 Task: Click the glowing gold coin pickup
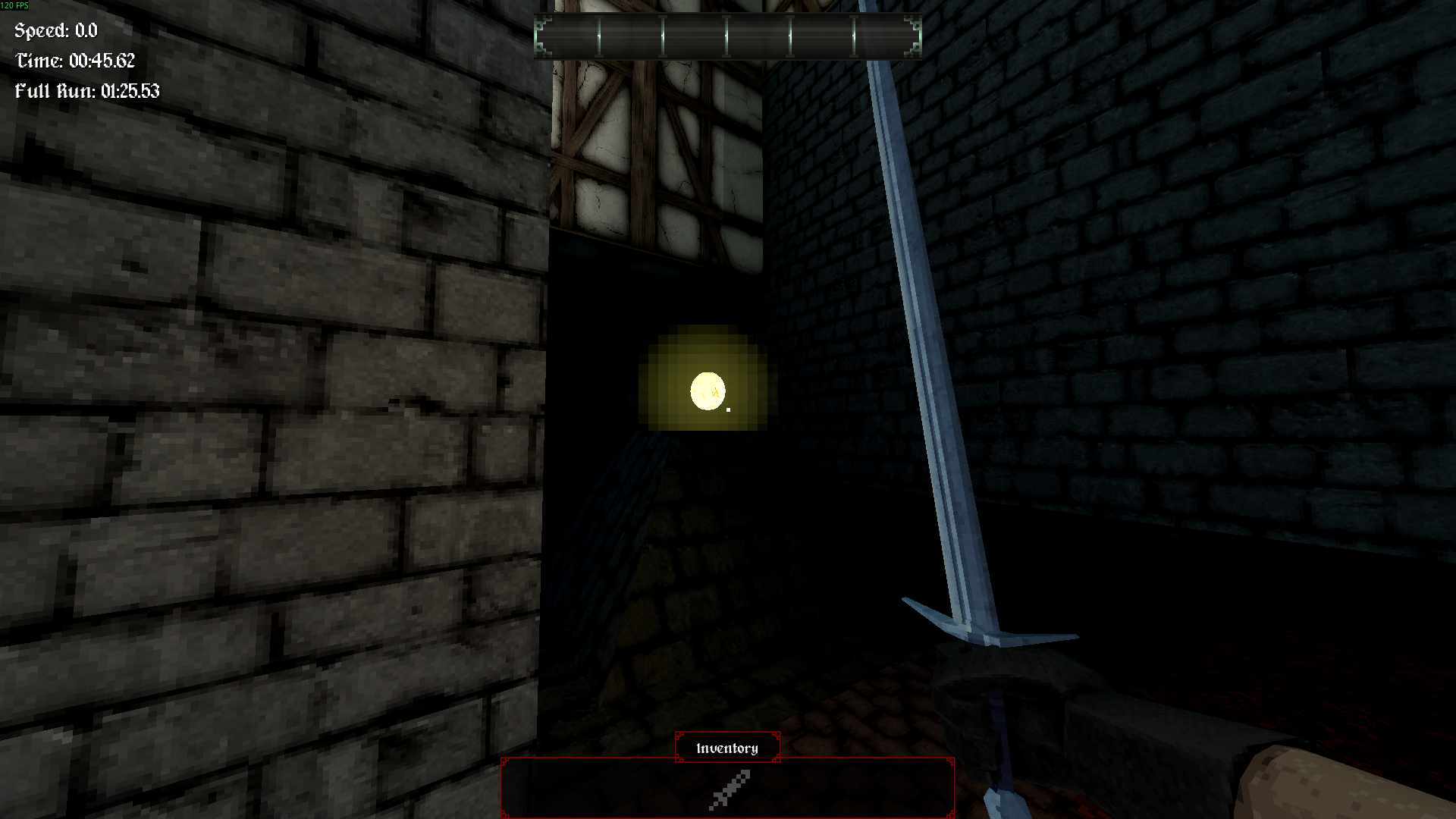pos(707,389)
